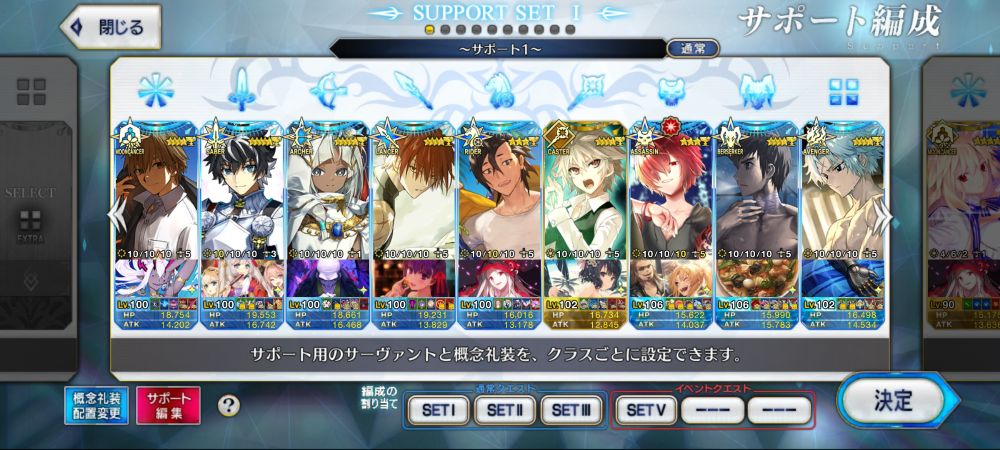Open 概念礼装配置変更 craft essence layout
1000x450 pixels.
click(97, 405)
